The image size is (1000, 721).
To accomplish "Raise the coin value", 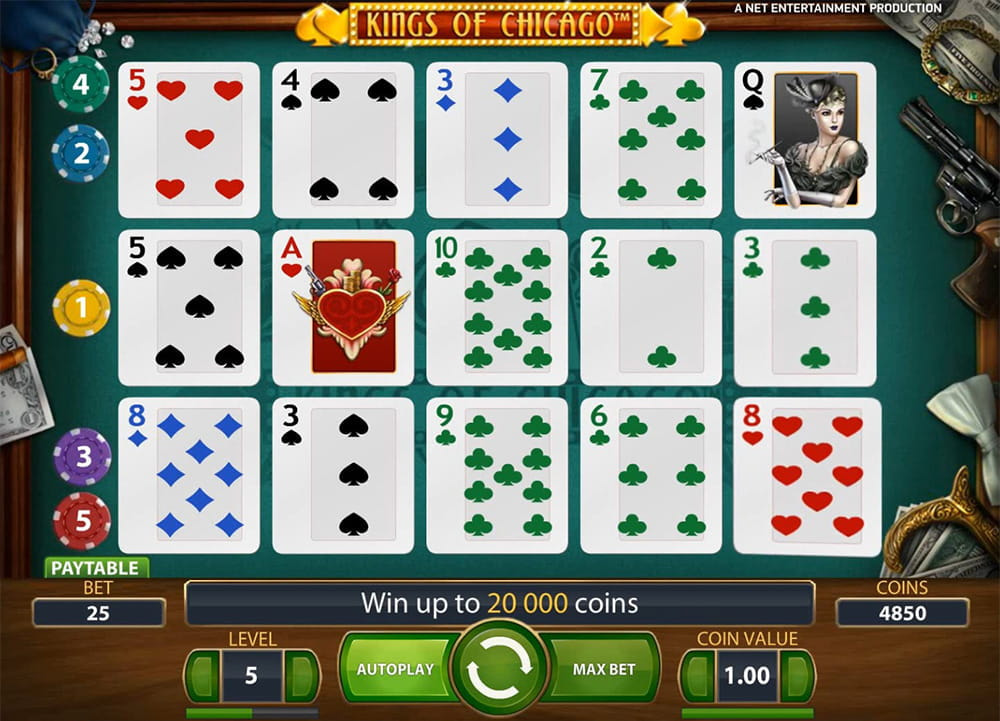I will coord(796,676).
